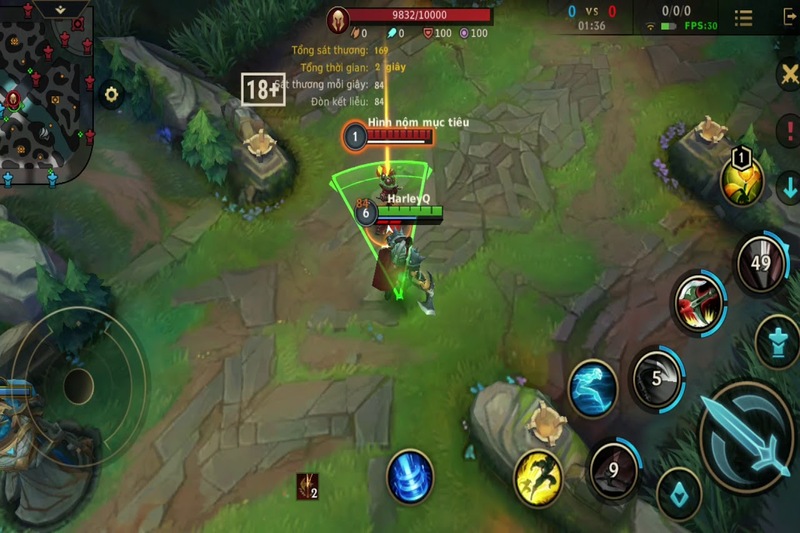Tap the crossed swords attack ping
Image resolution: width=800 pixels, height=533 pixels.
coord(787,76)
